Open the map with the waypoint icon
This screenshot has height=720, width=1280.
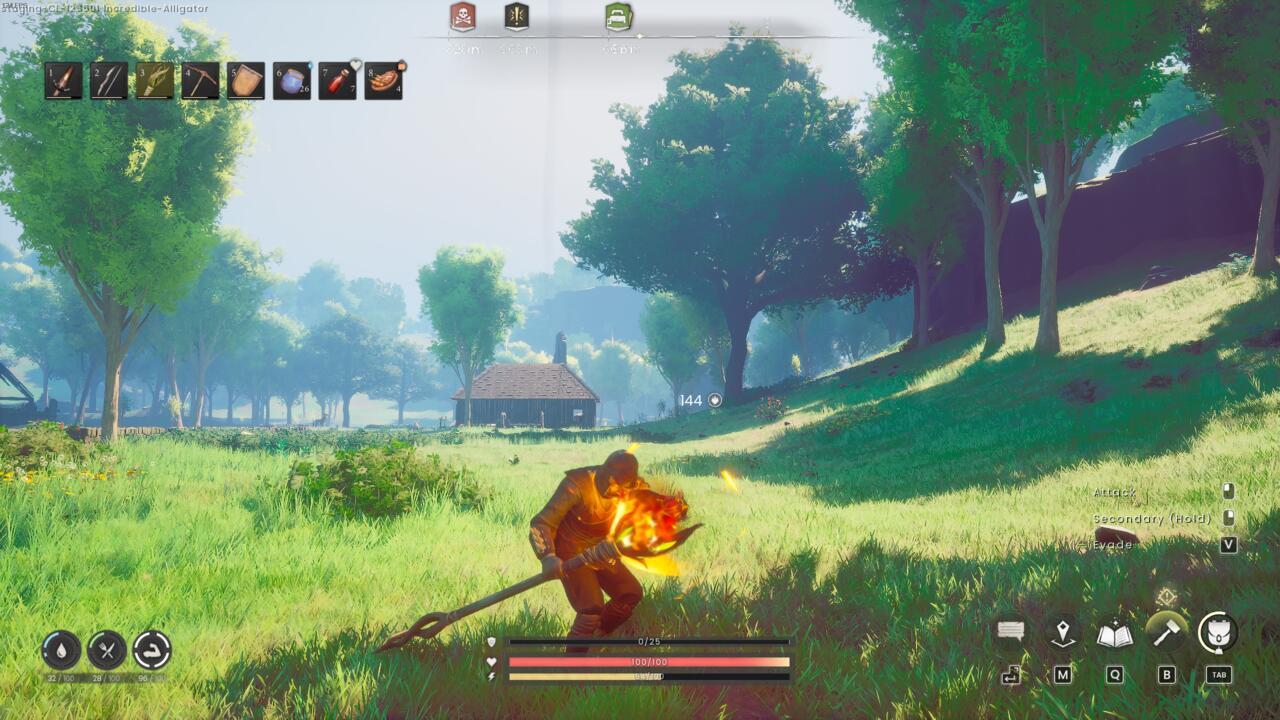click(1063, 631)
